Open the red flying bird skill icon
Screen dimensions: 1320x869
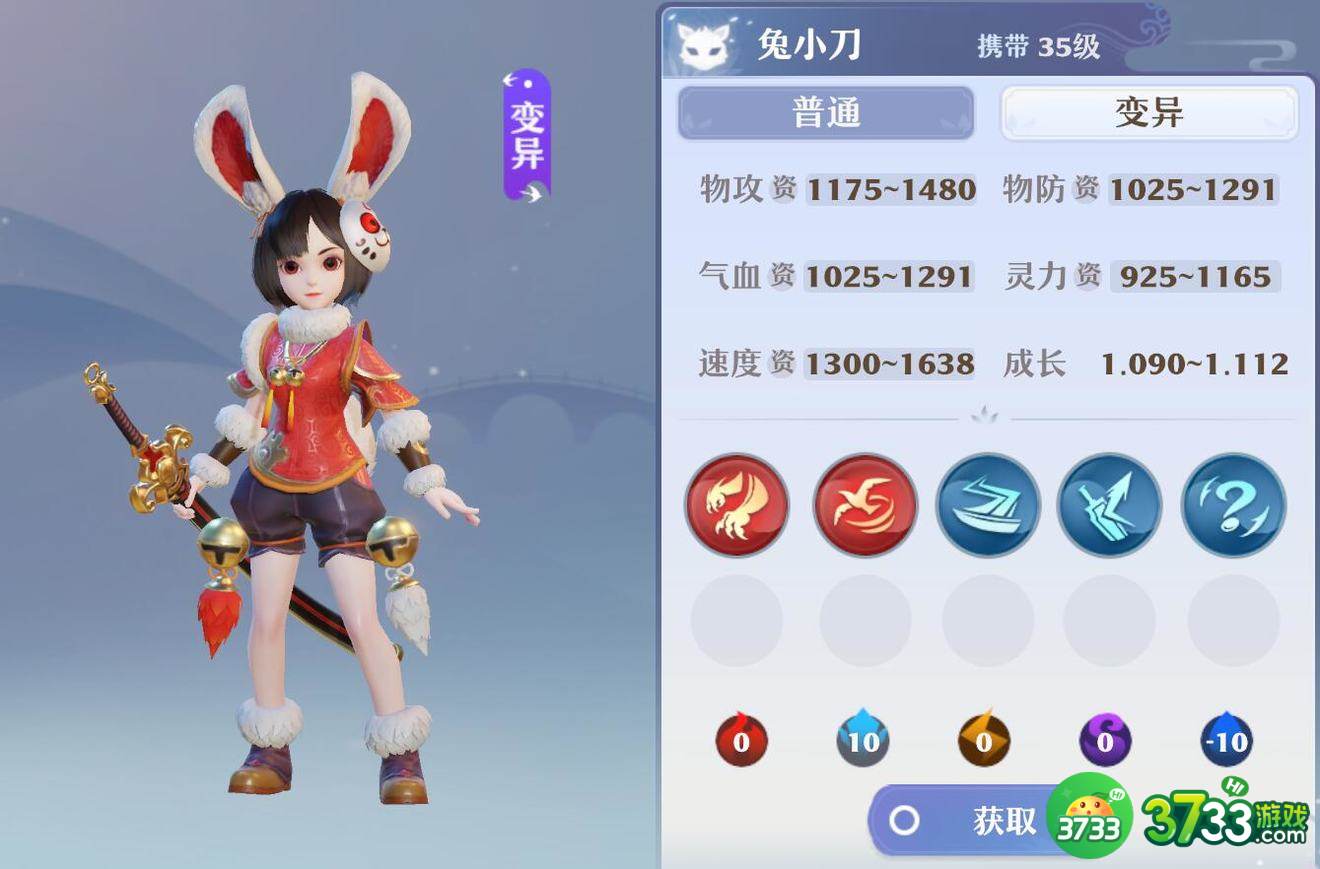pyautogui.click(x=864, y=505)
